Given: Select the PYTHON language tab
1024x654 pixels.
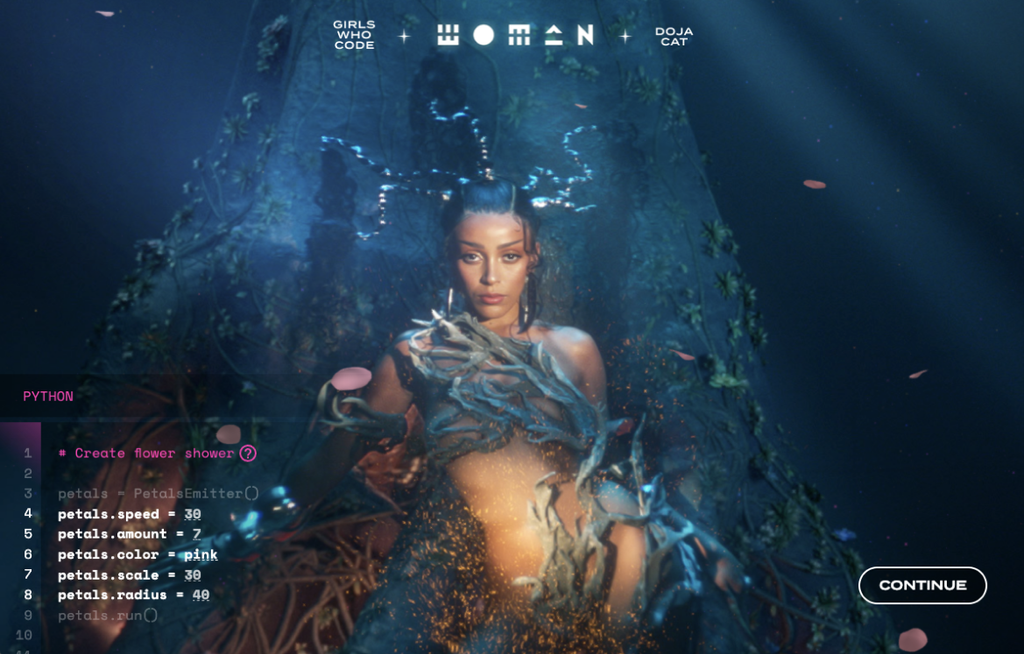Looking at the screenshot, I should pos(48,396).
